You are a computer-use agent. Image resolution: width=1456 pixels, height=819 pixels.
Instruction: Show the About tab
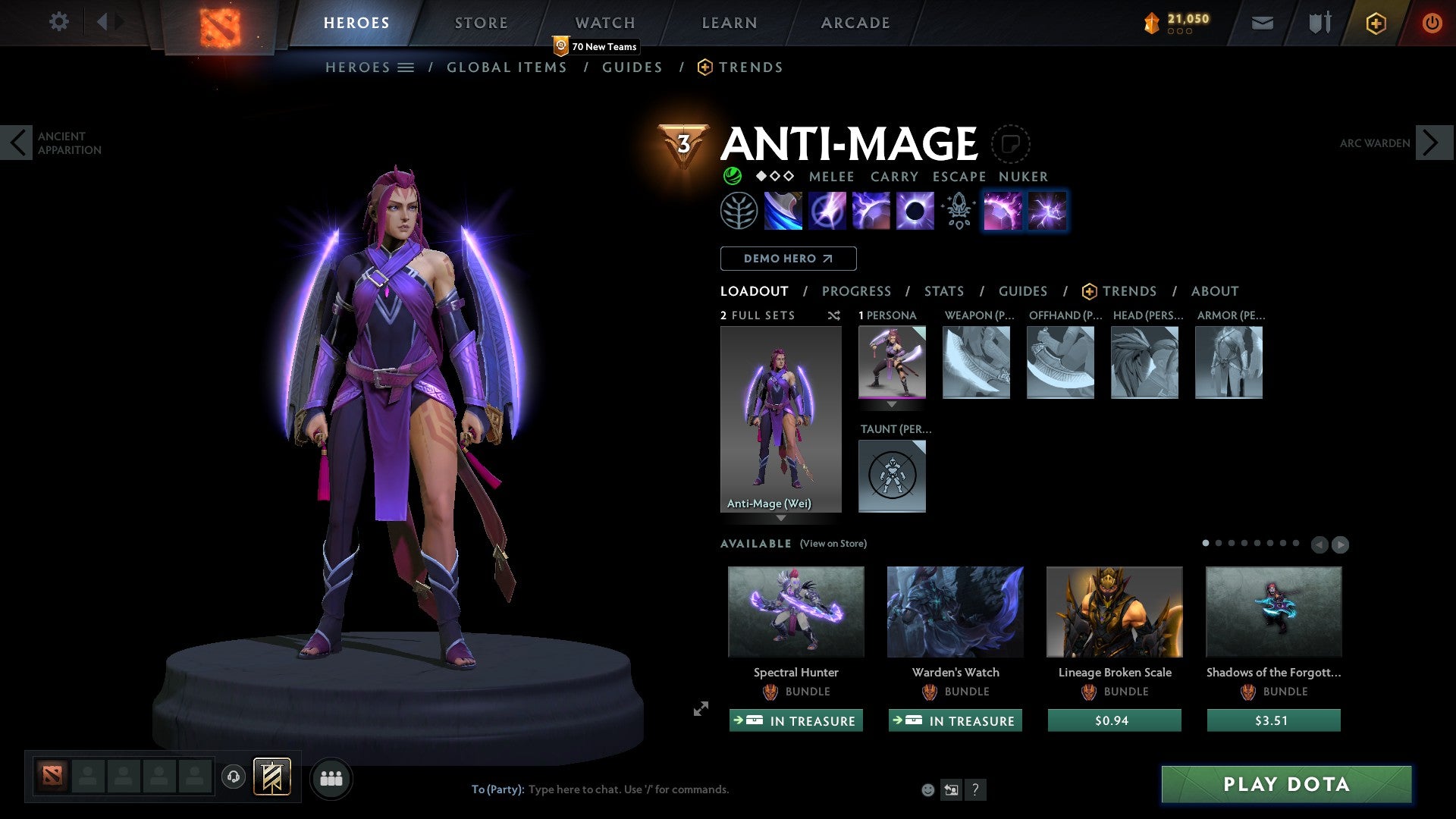pos(1214,291)
